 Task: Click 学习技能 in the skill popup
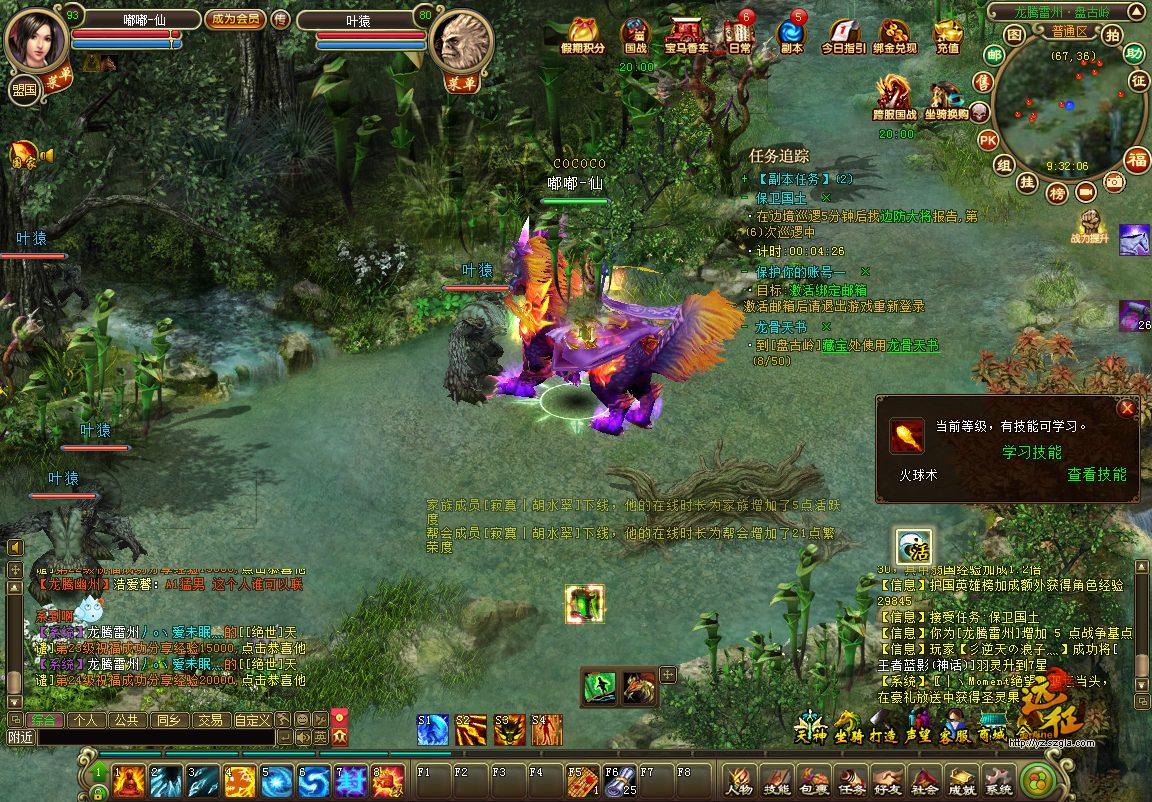[x=1032, y=452]
